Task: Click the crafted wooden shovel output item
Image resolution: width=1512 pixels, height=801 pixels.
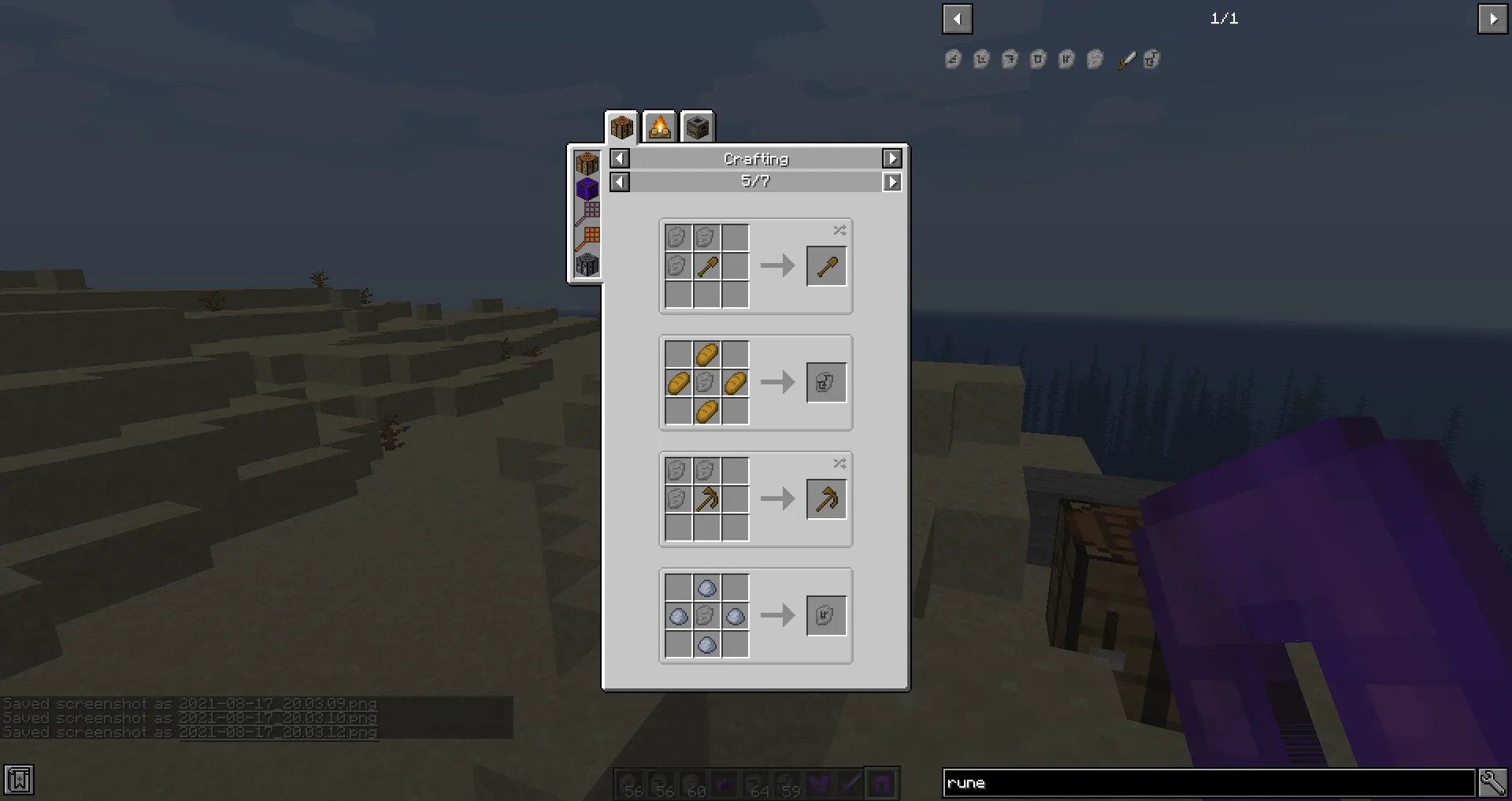Action: click(x=826, y=265)
